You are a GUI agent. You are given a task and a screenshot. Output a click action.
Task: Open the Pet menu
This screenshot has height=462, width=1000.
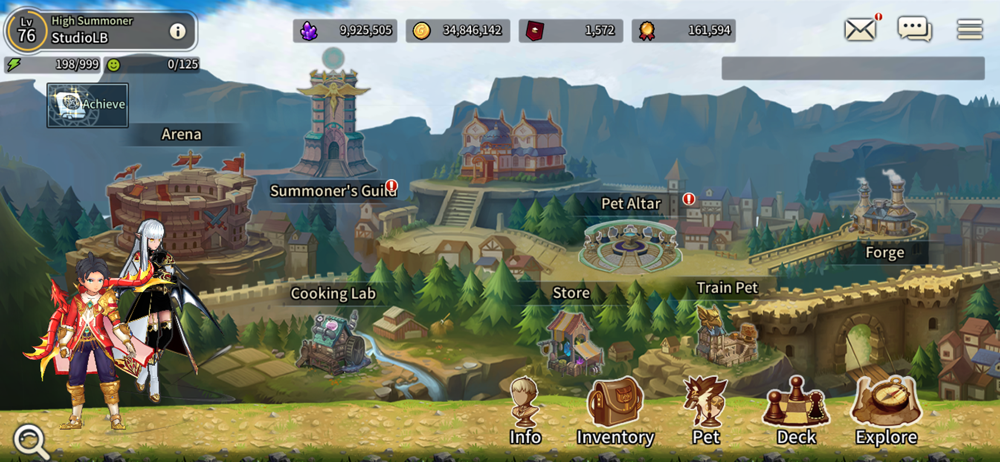[x=706, y=410]
